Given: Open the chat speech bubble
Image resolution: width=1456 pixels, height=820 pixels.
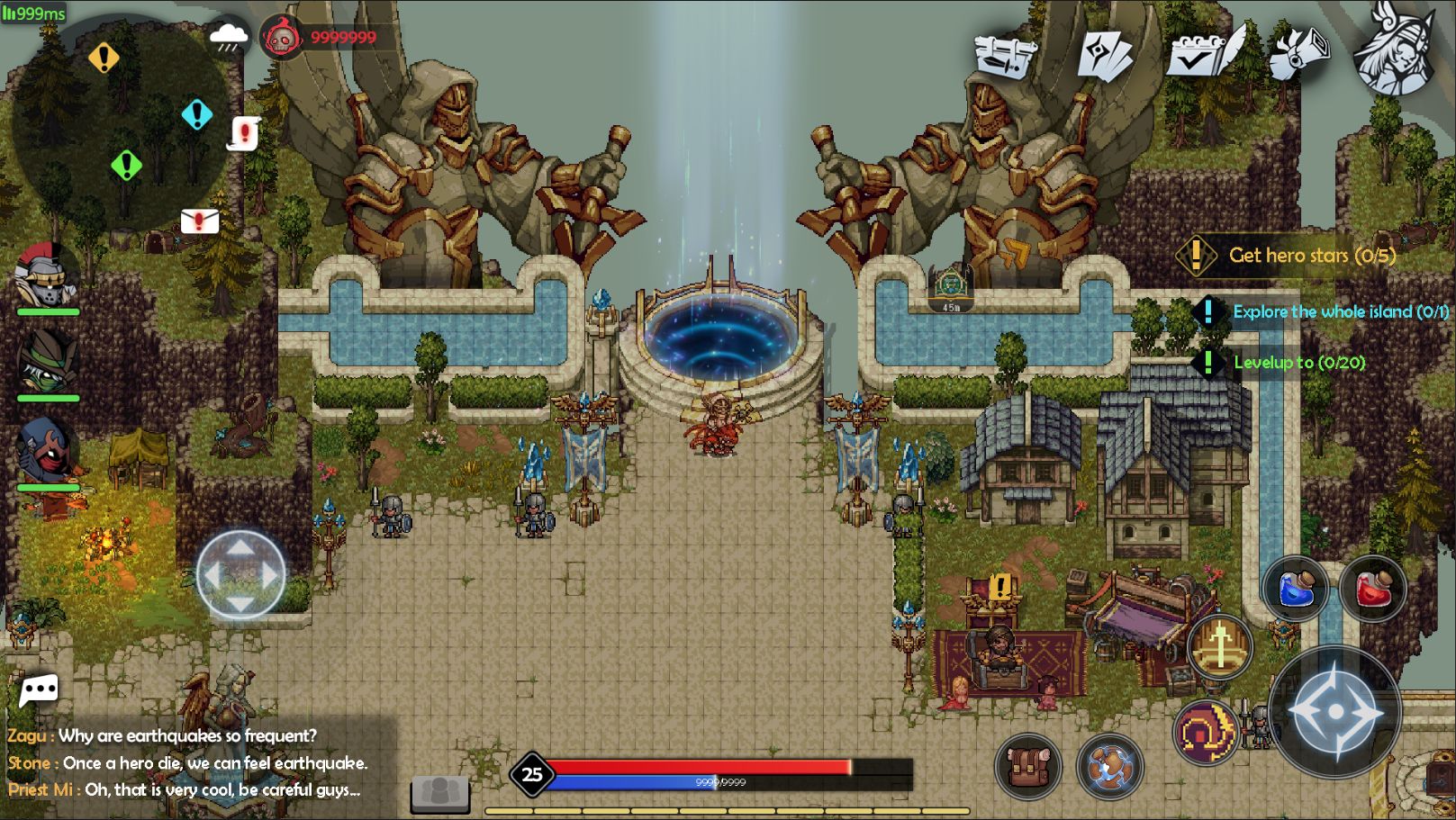Looking at the screenshot, I should click(x=39, y=691).
